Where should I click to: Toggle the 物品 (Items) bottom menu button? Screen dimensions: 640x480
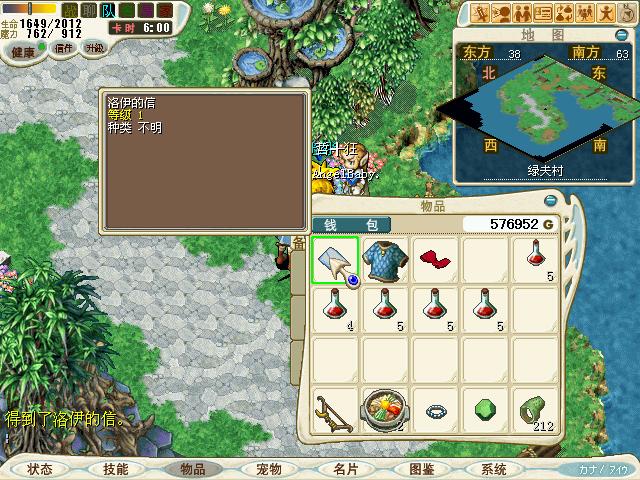coord(192,469)
